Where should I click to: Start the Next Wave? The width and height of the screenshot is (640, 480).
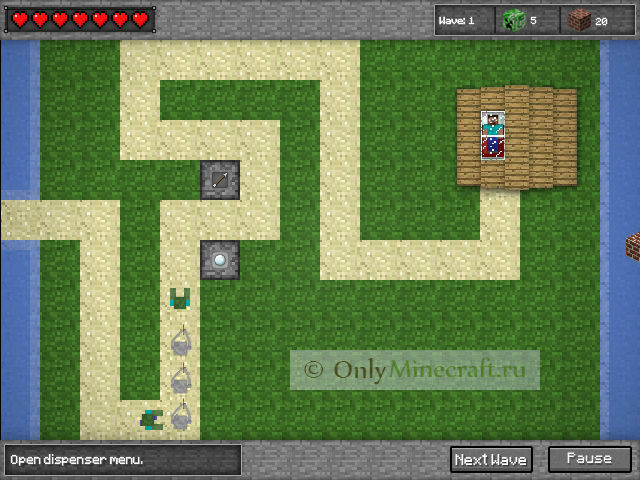[491, 459]
